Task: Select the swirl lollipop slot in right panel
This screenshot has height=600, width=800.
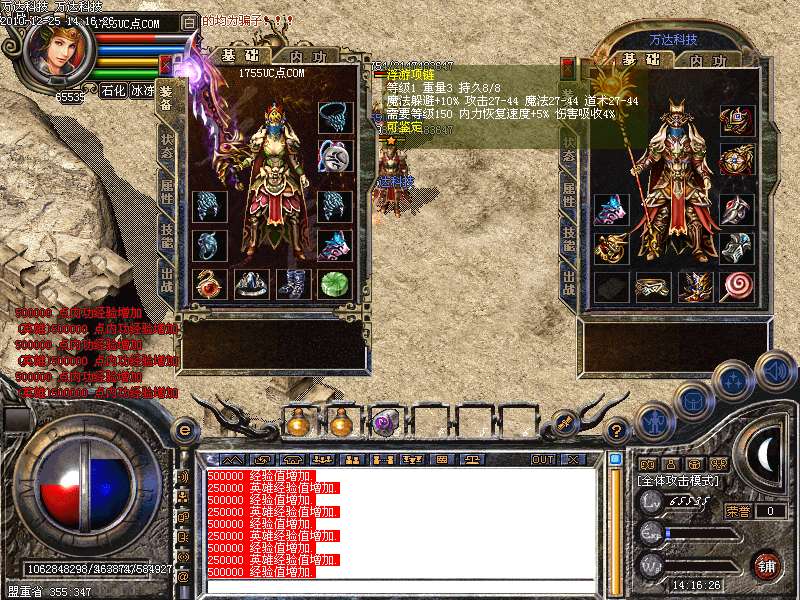Action: (737, 286)
